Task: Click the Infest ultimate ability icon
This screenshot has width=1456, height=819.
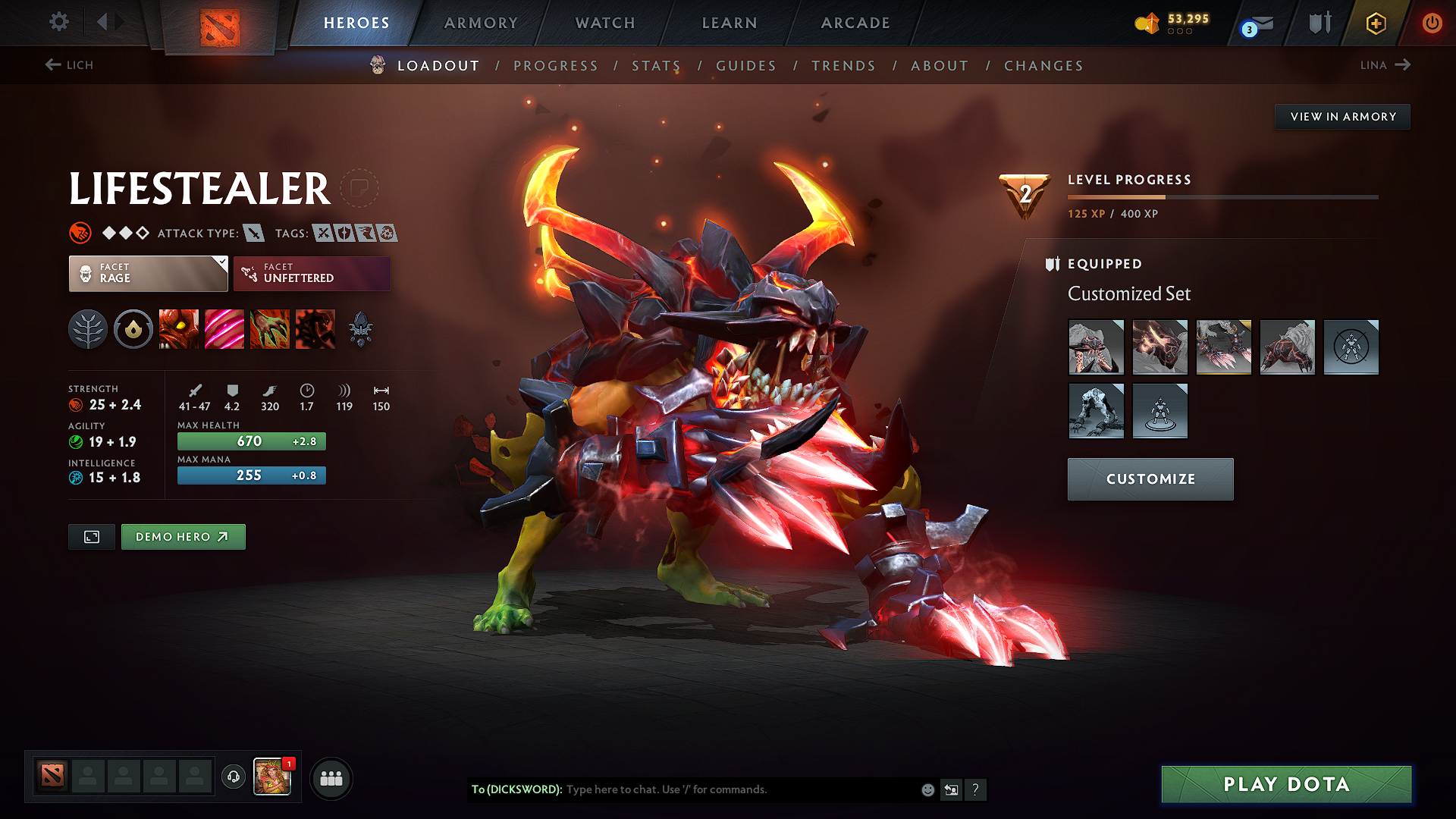Action: pyautogui.click(x=315, y=328)
